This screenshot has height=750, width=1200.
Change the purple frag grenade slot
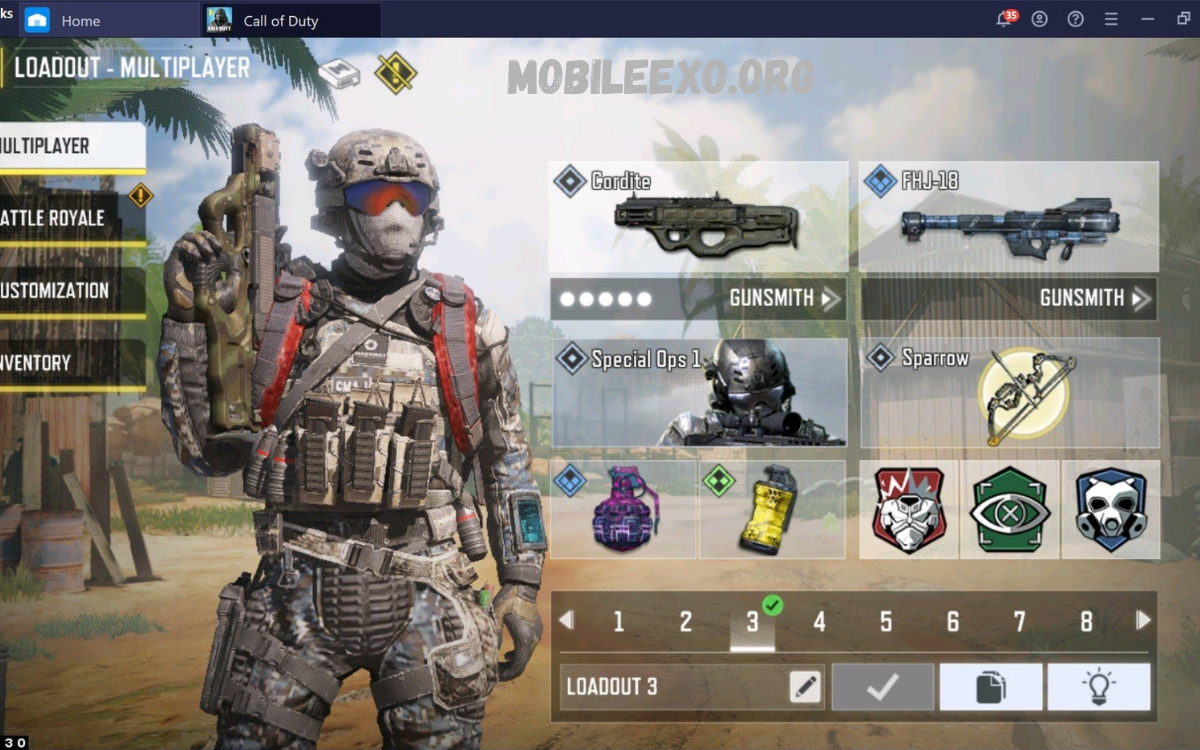(x=623, y=509)
